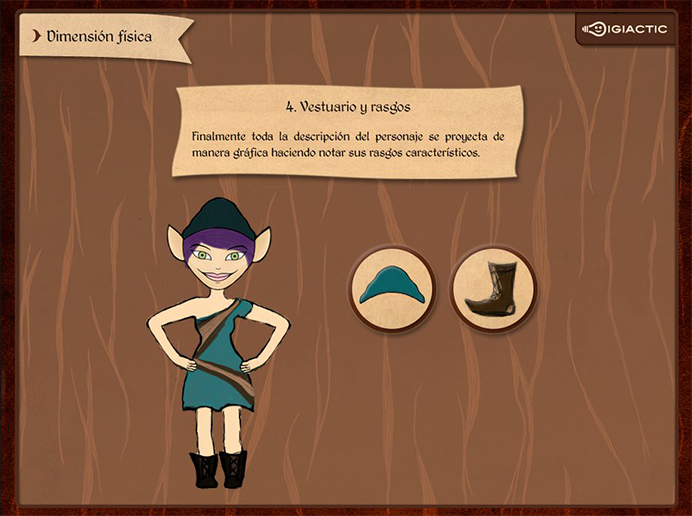This screenshot has height=516, width=692.
Task: Select the teal hat clothing button
Action: (392, 288)
